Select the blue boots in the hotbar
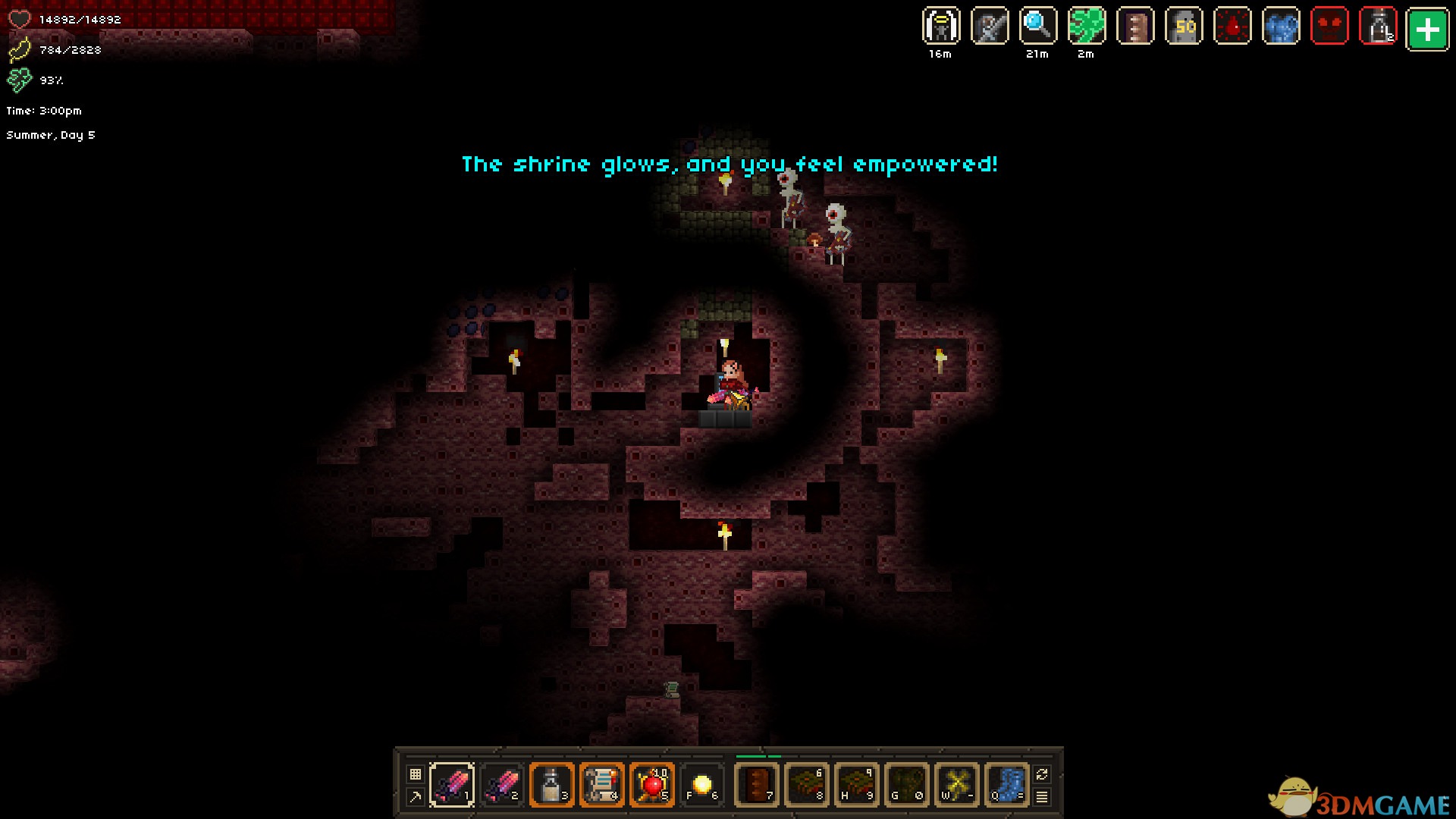The image size is (1456, 819). click(x=1007, y=784)
